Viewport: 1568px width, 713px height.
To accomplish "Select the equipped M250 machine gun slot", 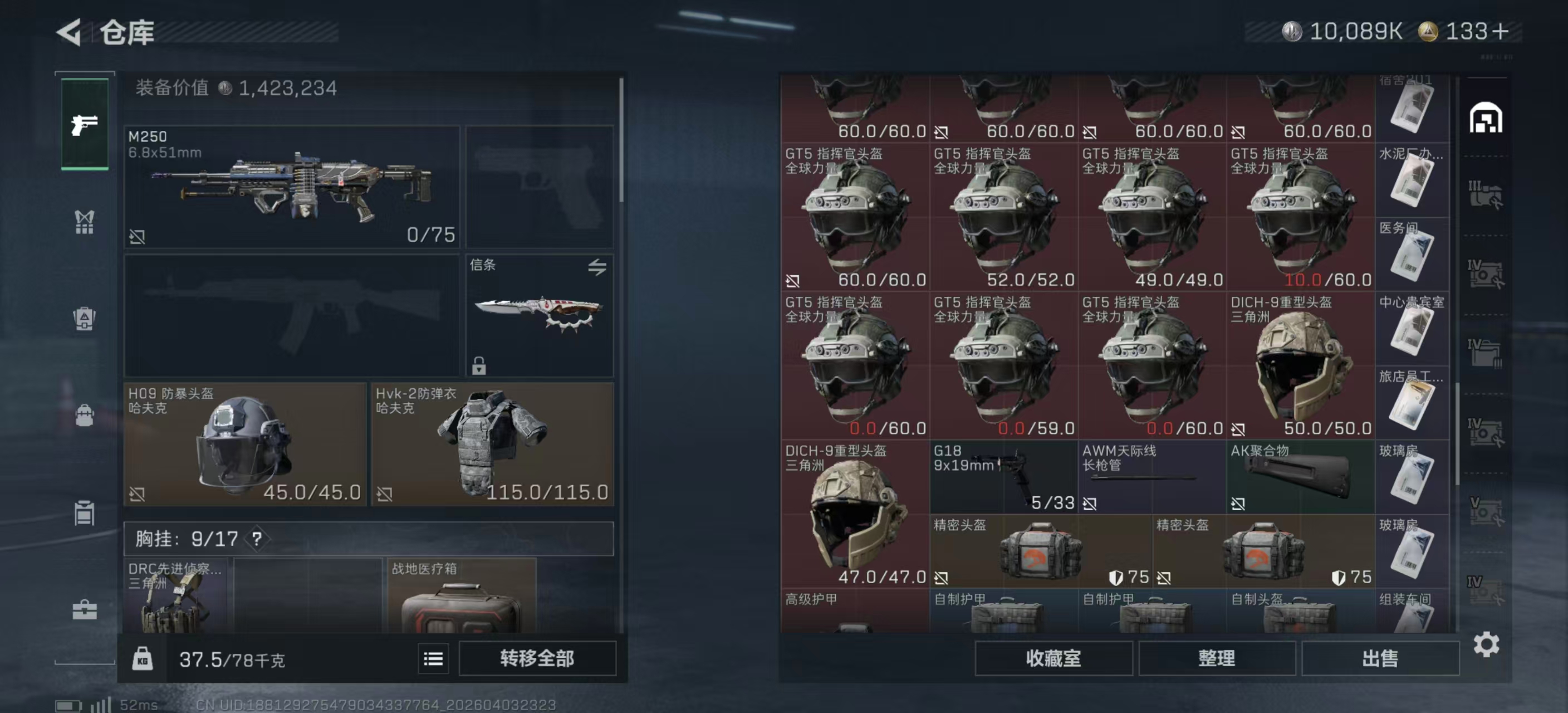I will (292, 186).
